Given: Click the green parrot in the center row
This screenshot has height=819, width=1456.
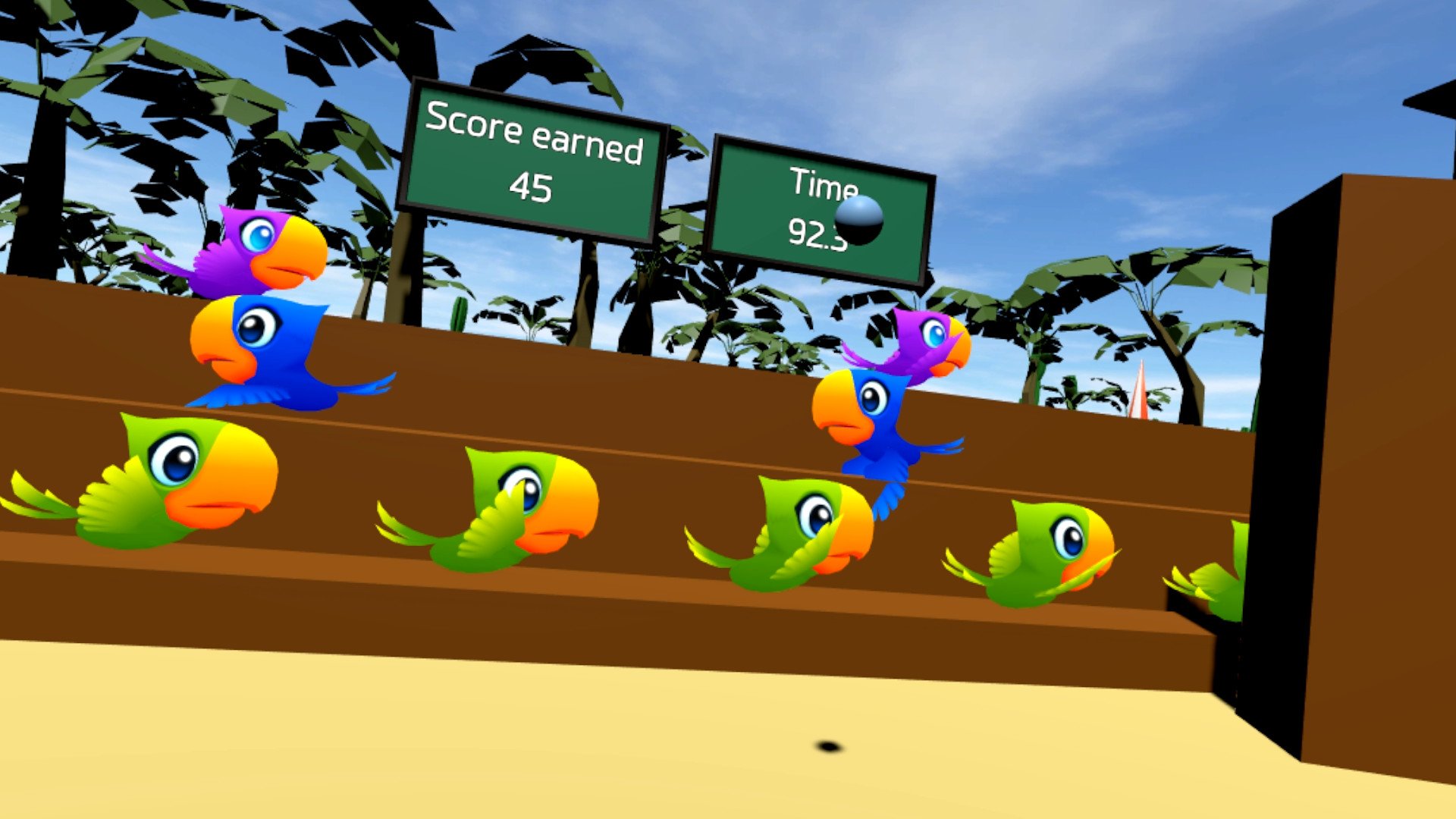Looking at the screenshot, I should [500, 508].
